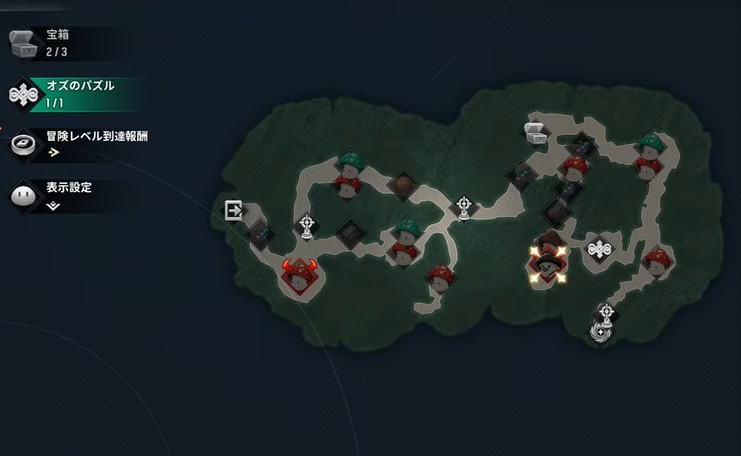Select the horned red boss marker
The image size is (741, 456).
pos(298,273)
